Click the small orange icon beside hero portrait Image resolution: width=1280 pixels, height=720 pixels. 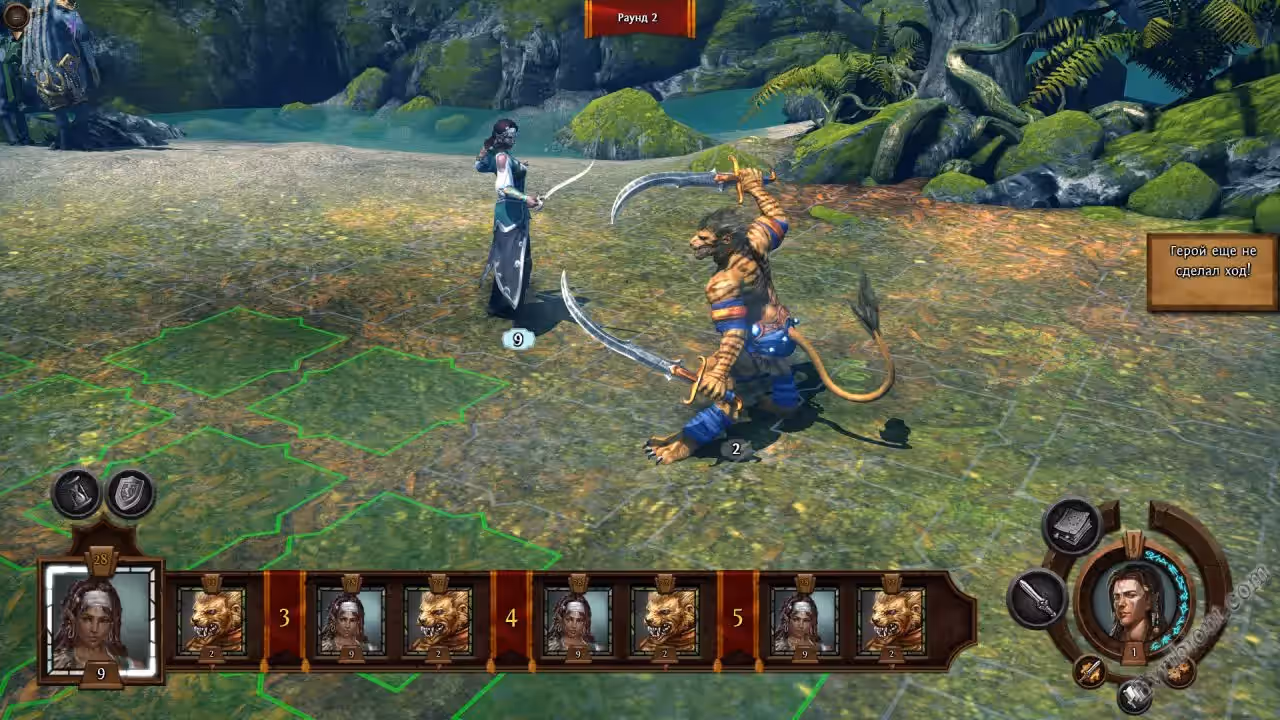pyautogui.click(x=1180, y=671)
